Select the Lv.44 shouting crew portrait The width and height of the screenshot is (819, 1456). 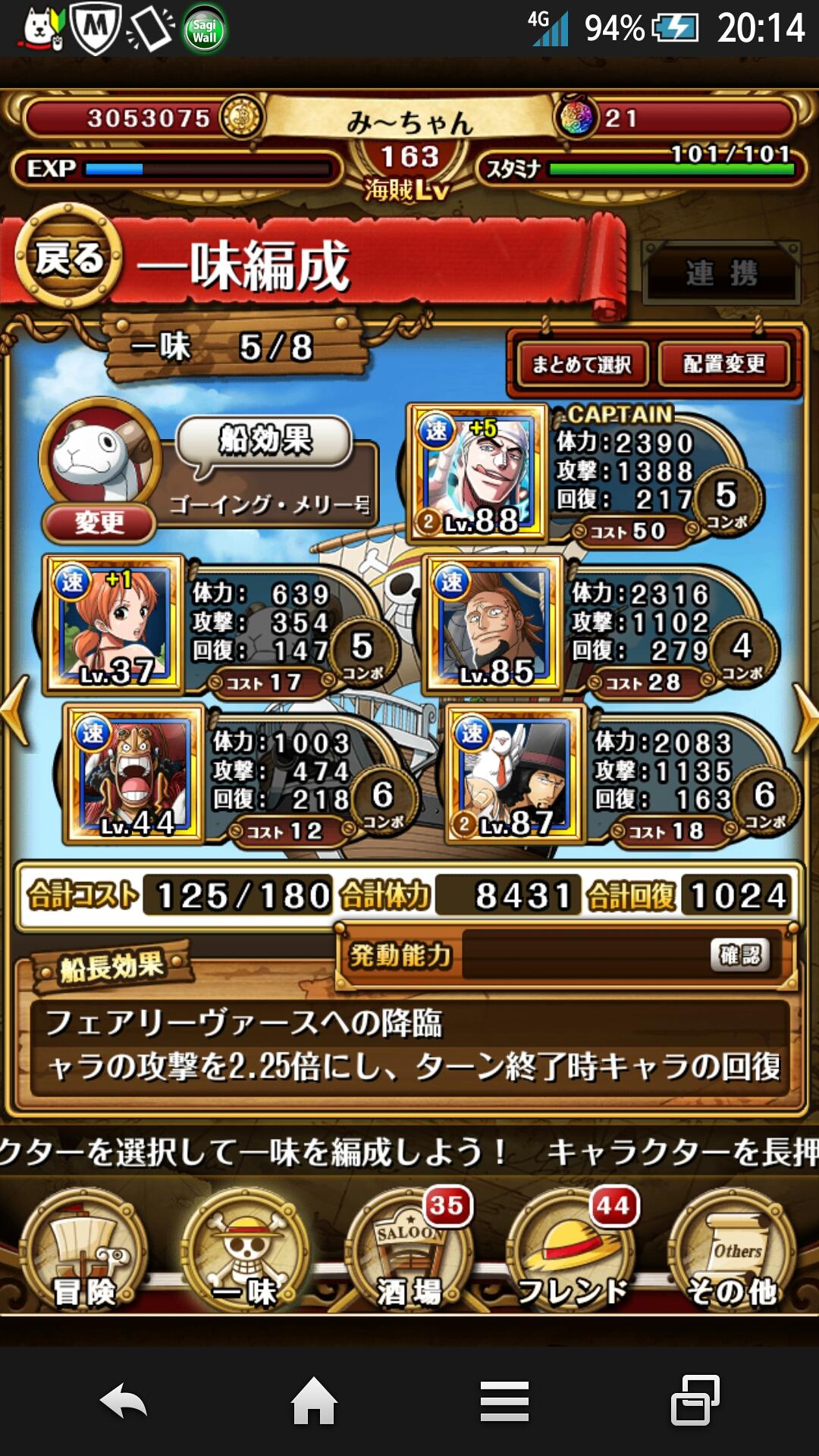point(135,773)
